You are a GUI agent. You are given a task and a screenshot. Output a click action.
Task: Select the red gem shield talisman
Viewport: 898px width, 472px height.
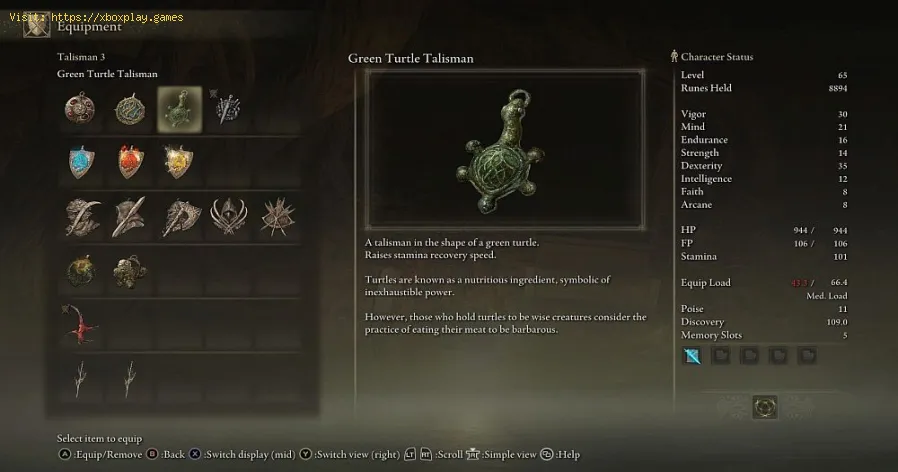click(x=130, y=161)
